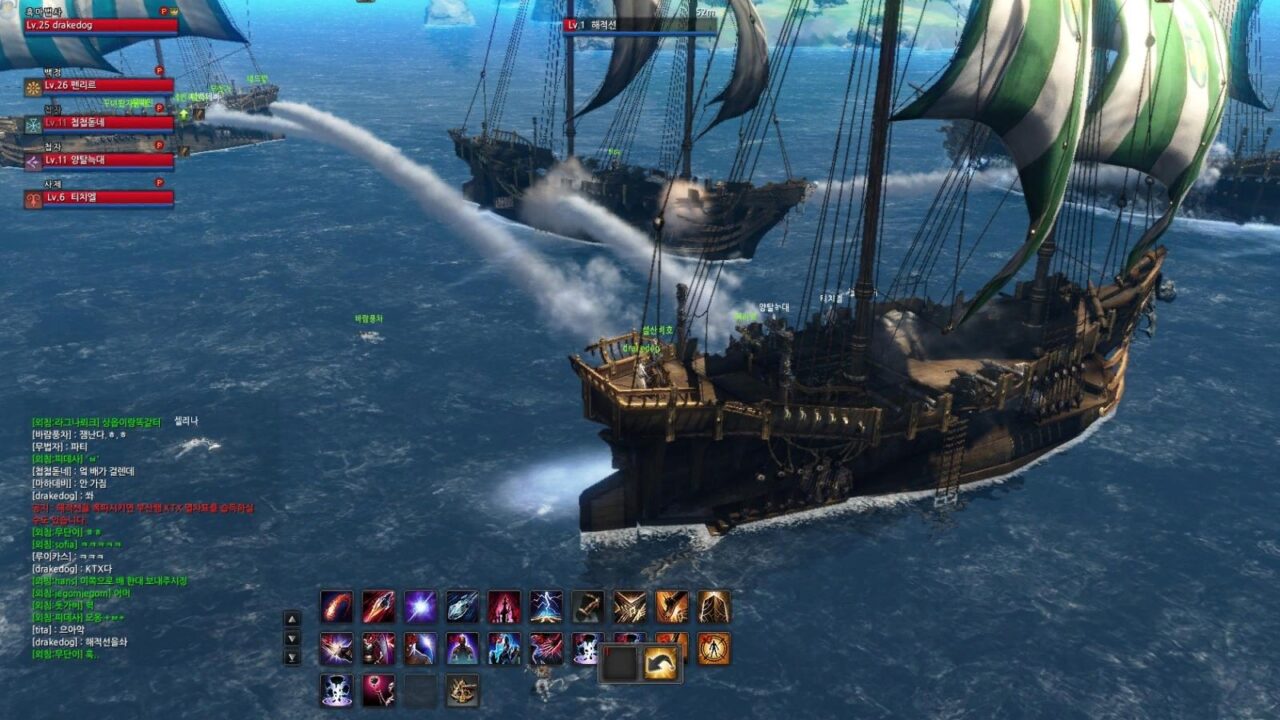Toggle the P marker on drakedog's frame
This screenshot has height=720, width=1280.
(163, 10)
